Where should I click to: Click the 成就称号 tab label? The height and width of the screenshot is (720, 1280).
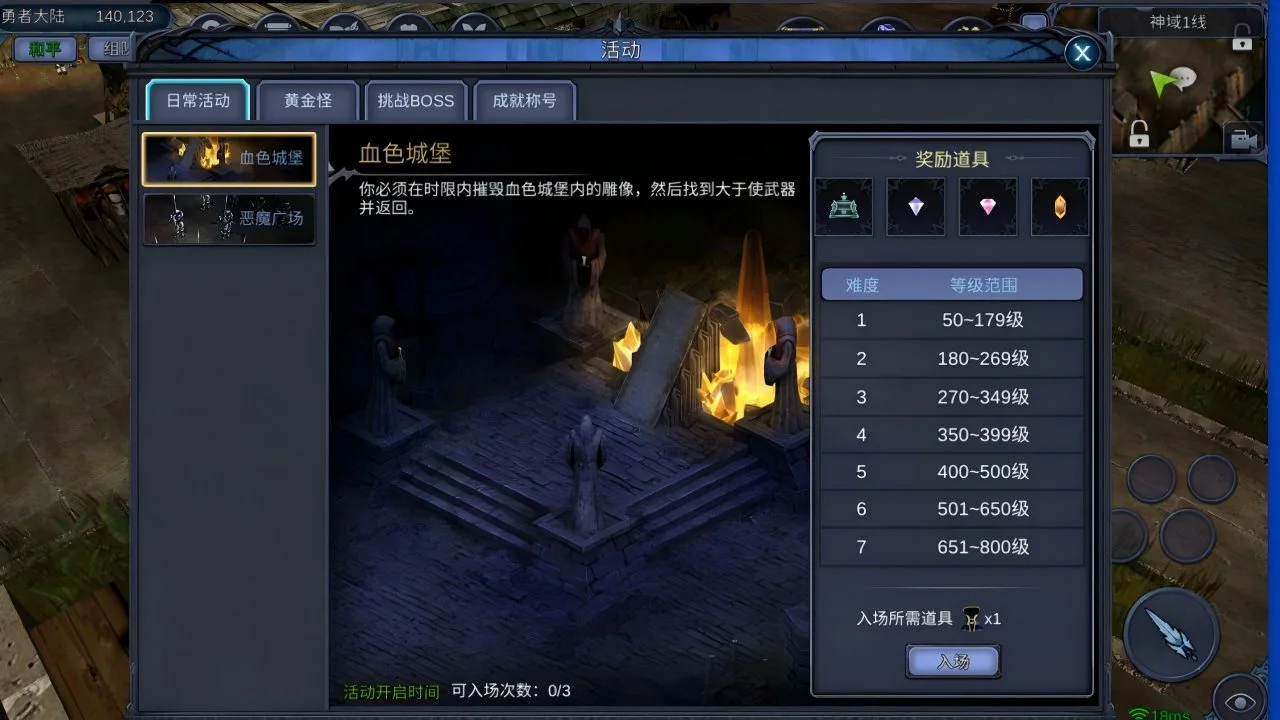click(525, 100)
